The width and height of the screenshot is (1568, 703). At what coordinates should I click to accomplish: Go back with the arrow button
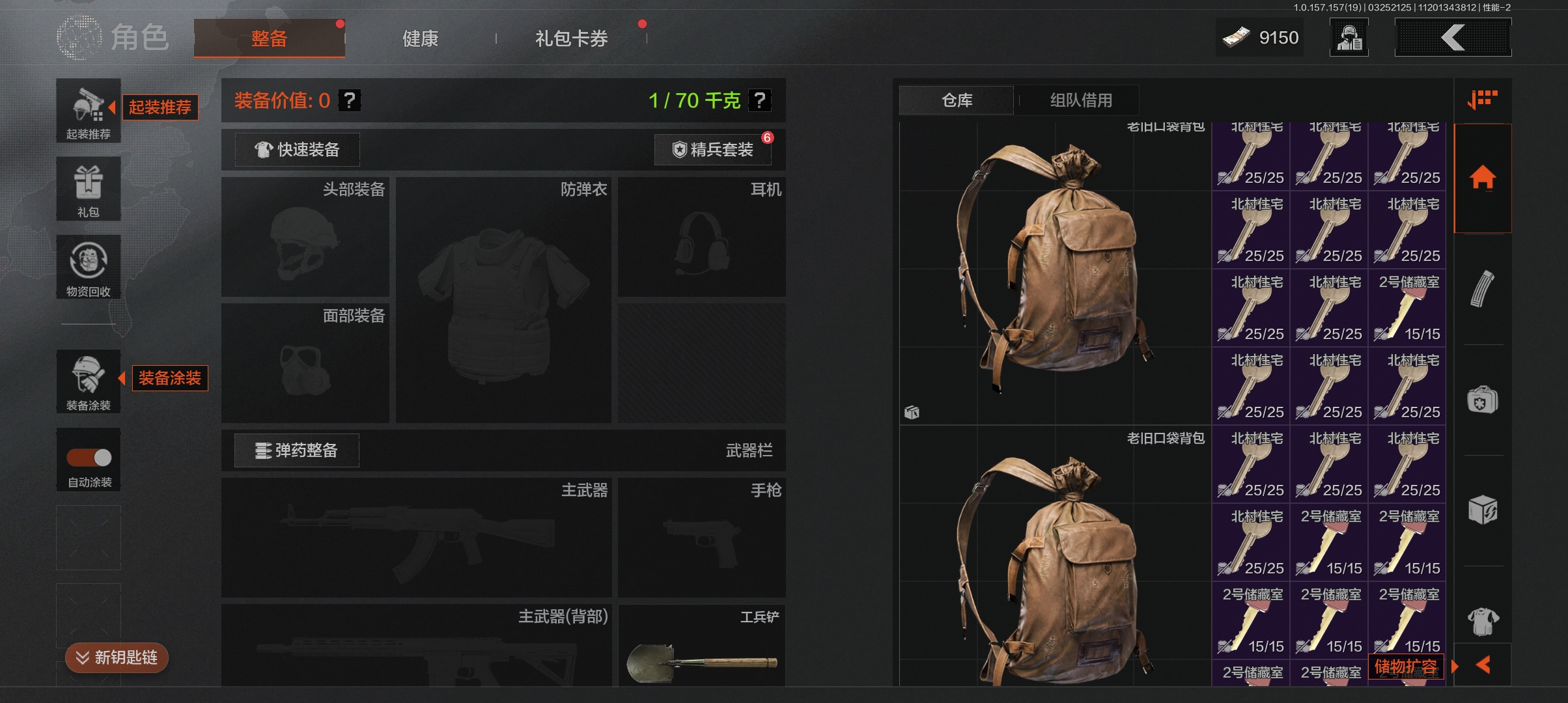point(1453,38)
